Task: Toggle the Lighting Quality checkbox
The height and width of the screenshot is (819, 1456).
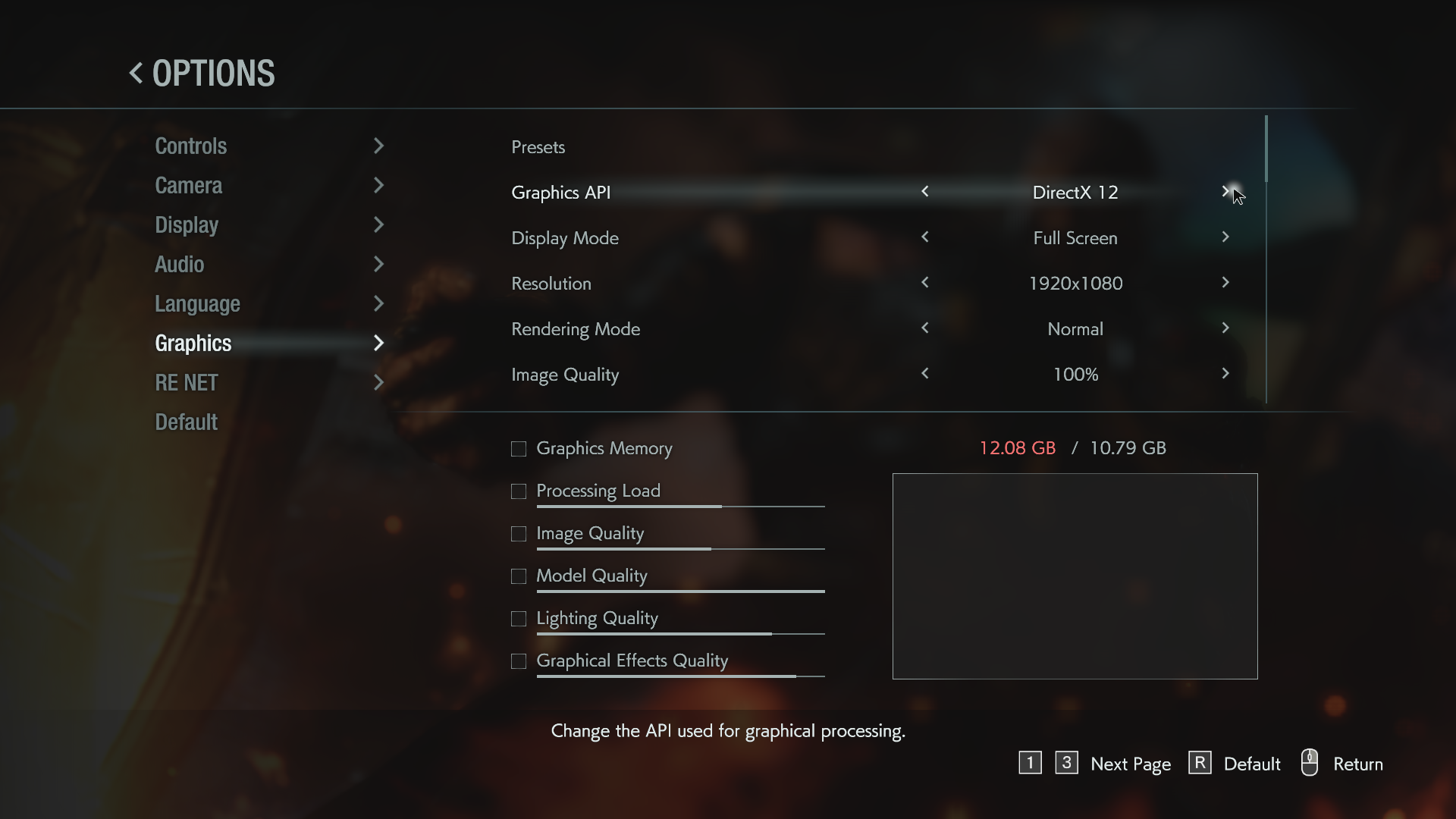Action: pyautogui.click(x=519, y=619)
